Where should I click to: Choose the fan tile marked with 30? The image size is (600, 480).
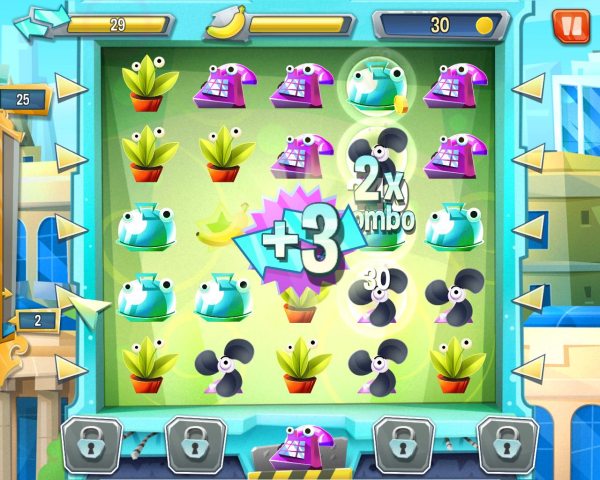point(374,291)
